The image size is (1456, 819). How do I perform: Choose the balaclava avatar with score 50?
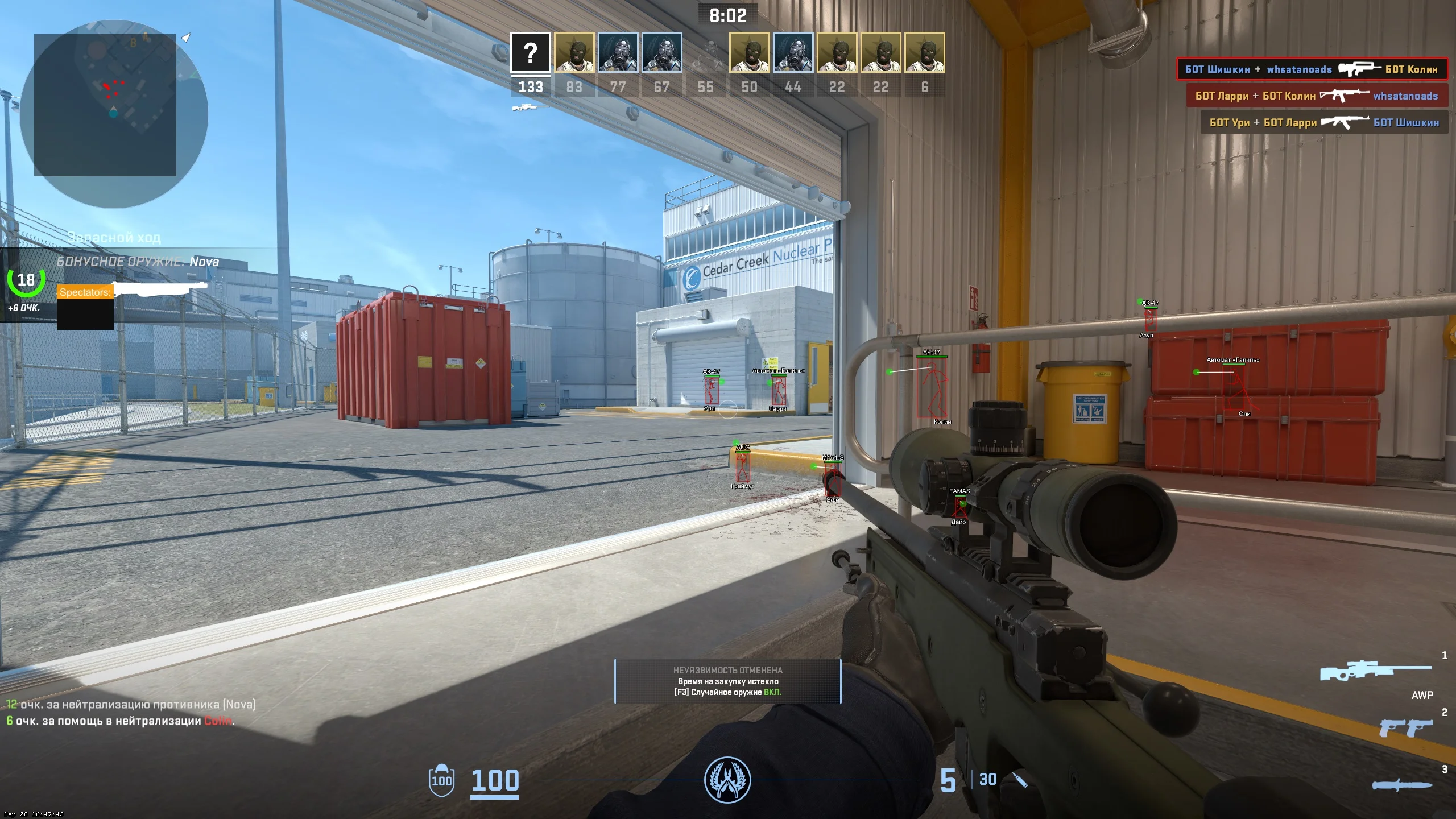pyautogui.click(x=750, y=53)
